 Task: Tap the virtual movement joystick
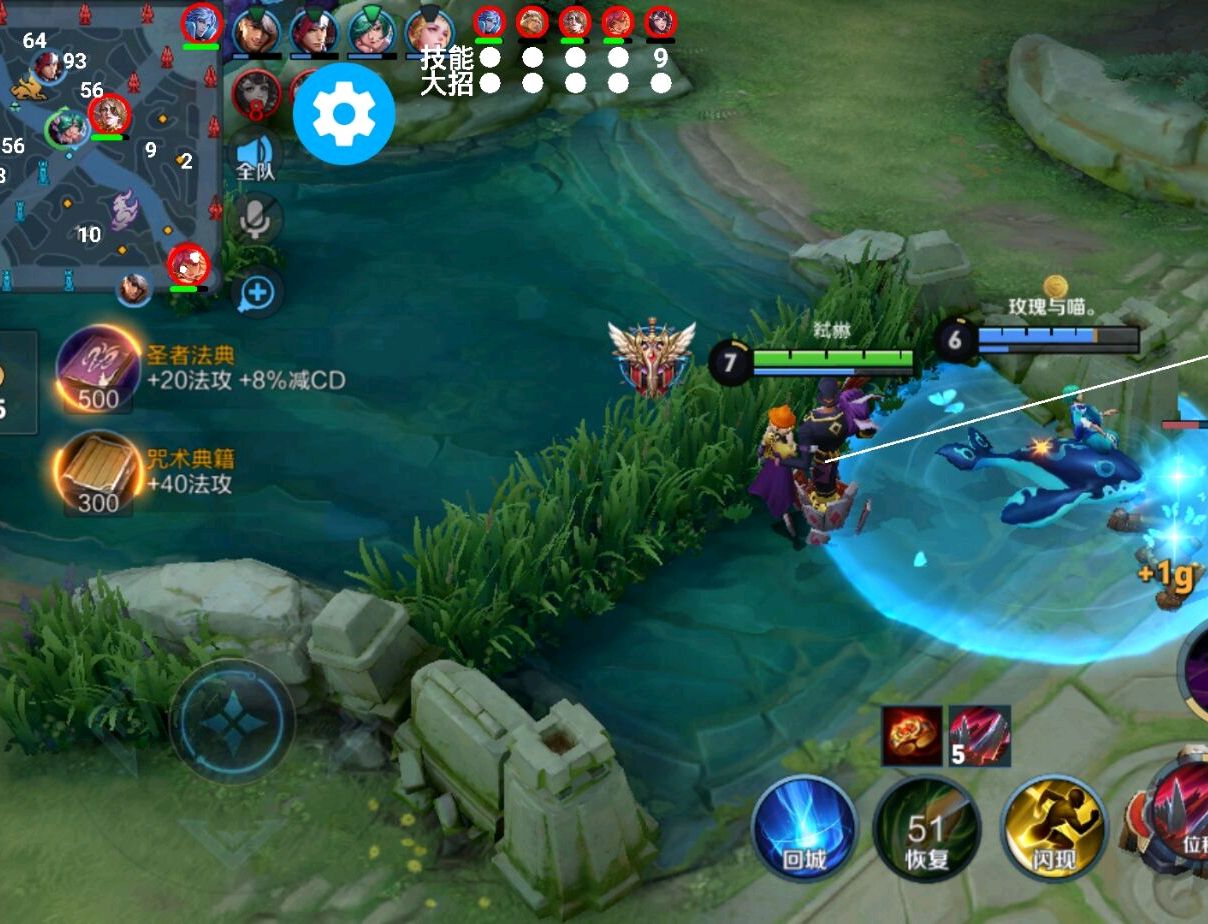coord(232,720)
